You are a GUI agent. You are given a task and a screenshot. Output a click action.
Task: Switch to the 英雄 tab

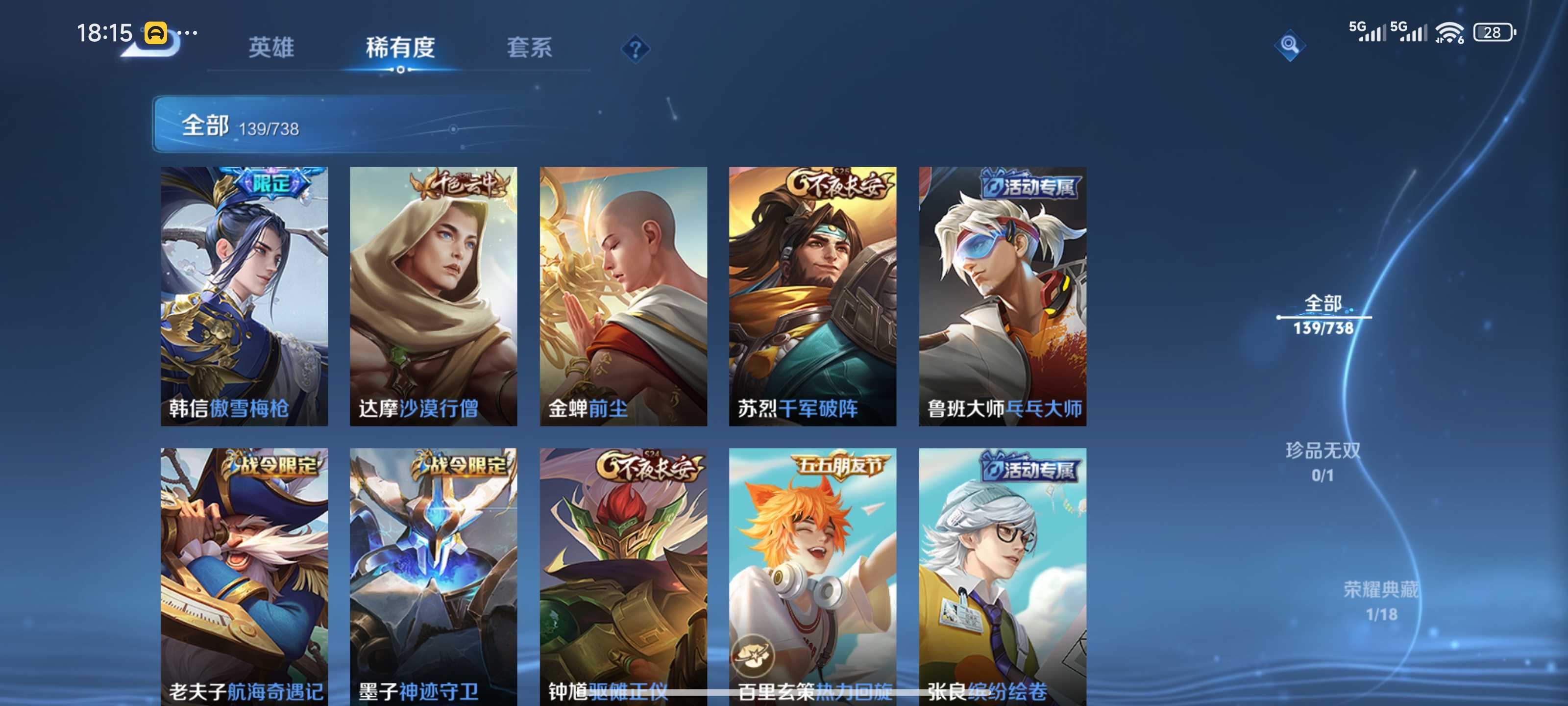pos(271,48)
